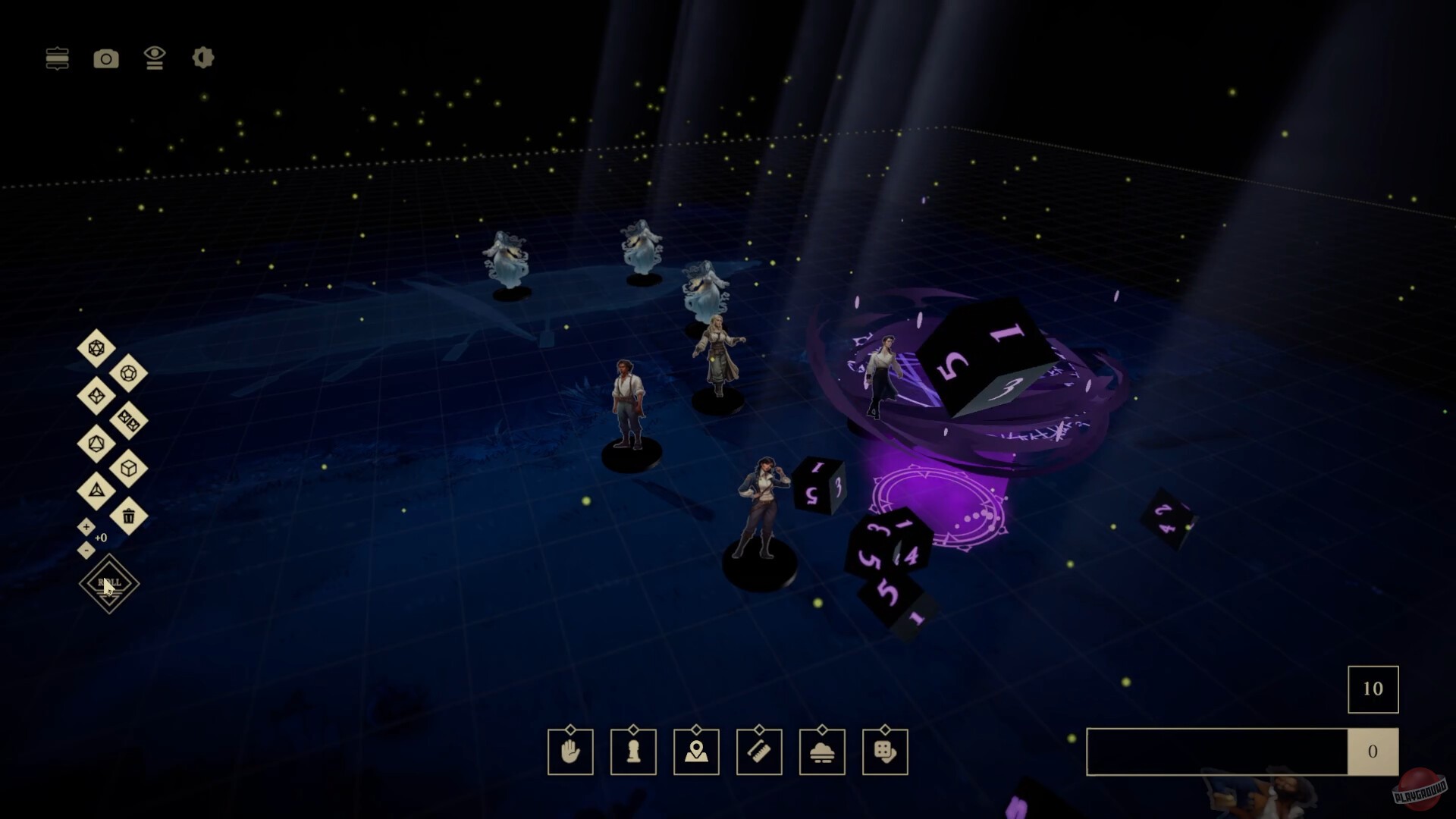Select the hand grab tool
1456x819 pixels.
[x=570, y=753]
